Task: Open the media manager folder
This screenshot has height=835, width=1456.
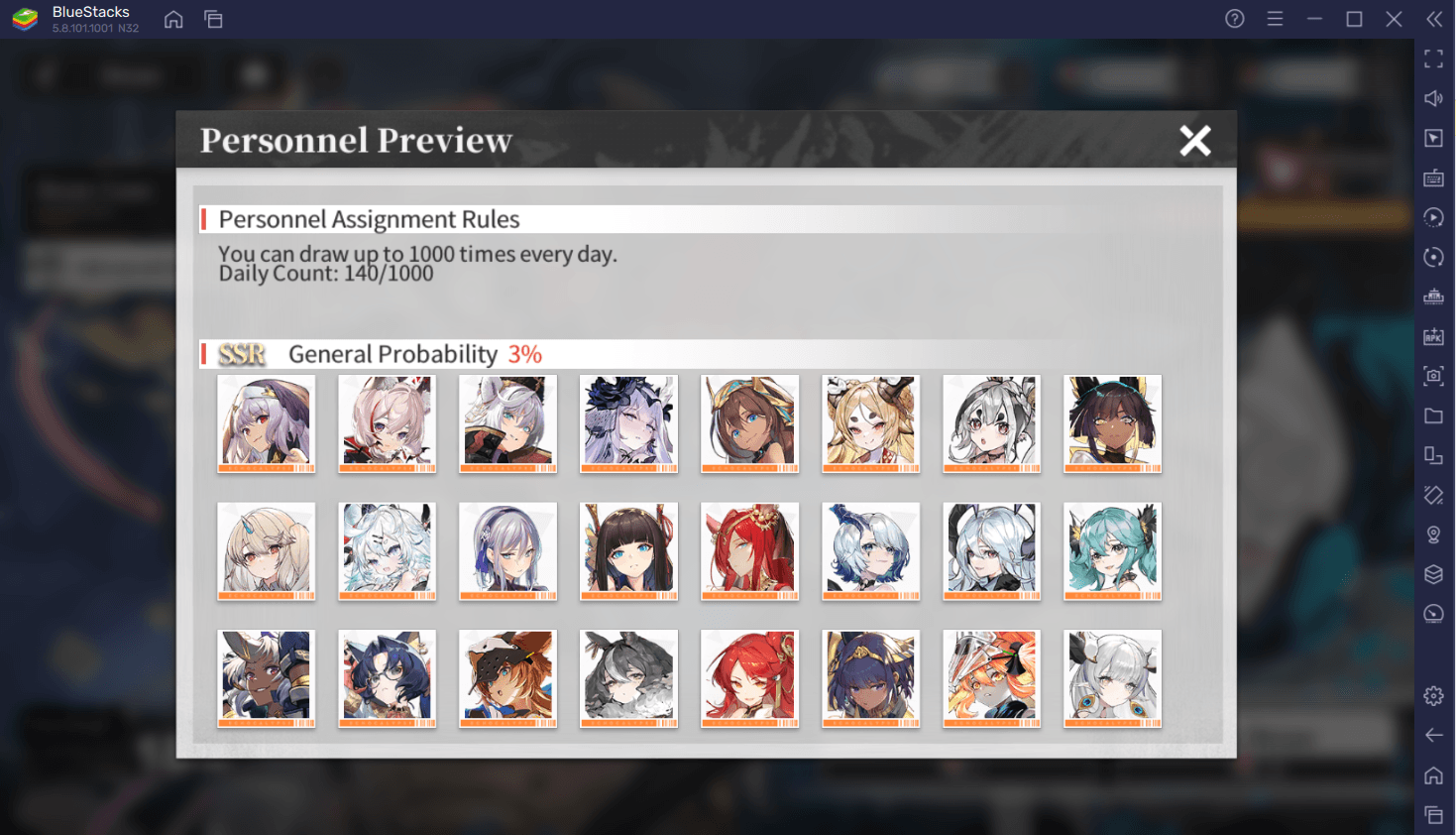Action: (x=1433, y=416)
